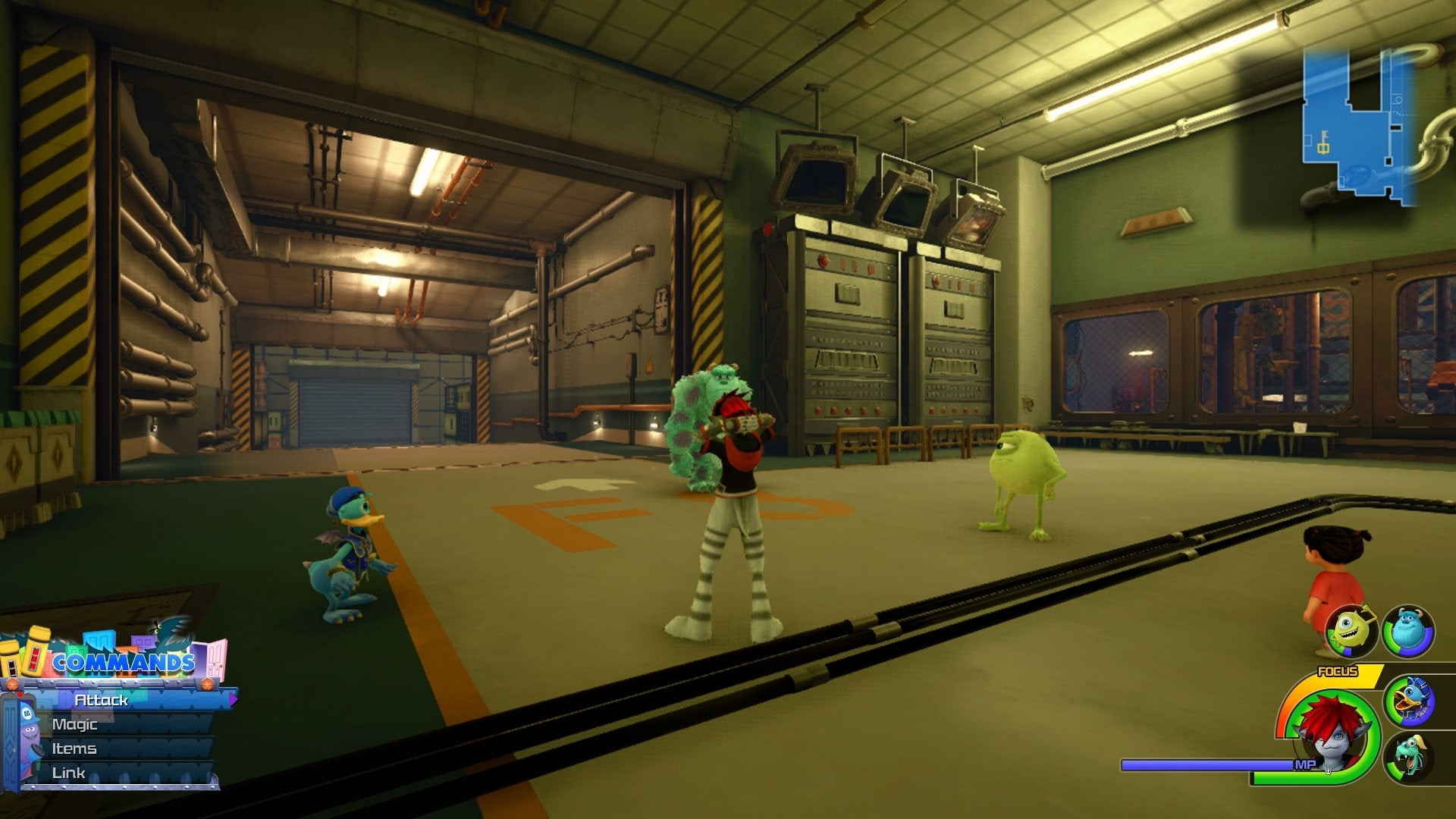
Task: Click the COMMANDS title banner
Action: [x=124, y=661]
